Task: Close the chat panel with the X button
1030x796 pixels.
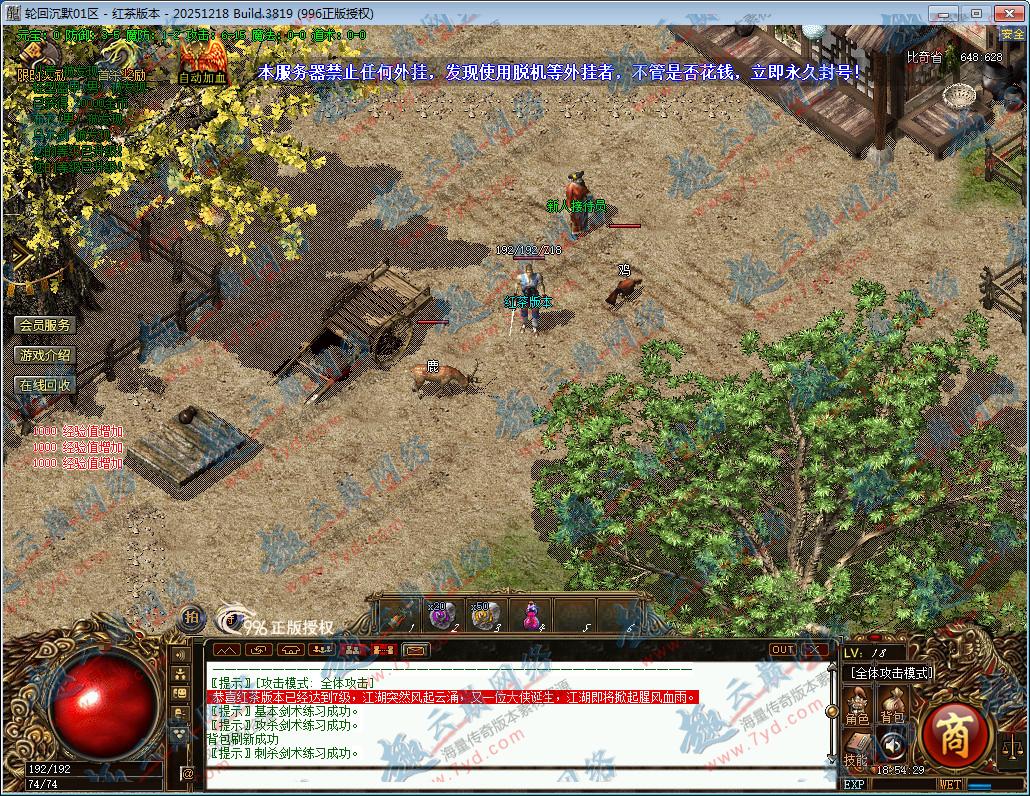Action: point(814,650)
